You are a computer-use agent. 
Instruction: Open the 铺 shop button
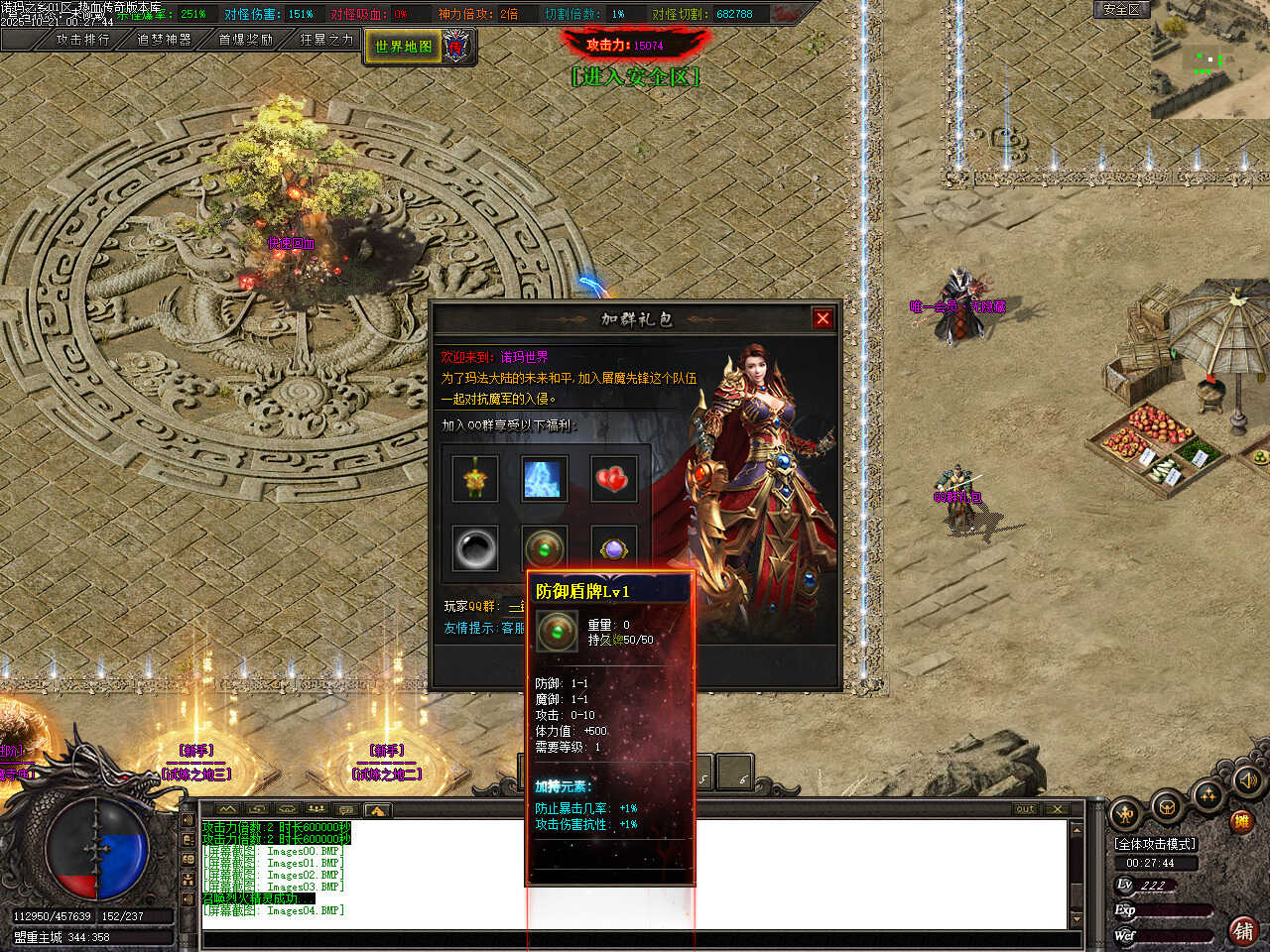click(x=1243, y=930)
